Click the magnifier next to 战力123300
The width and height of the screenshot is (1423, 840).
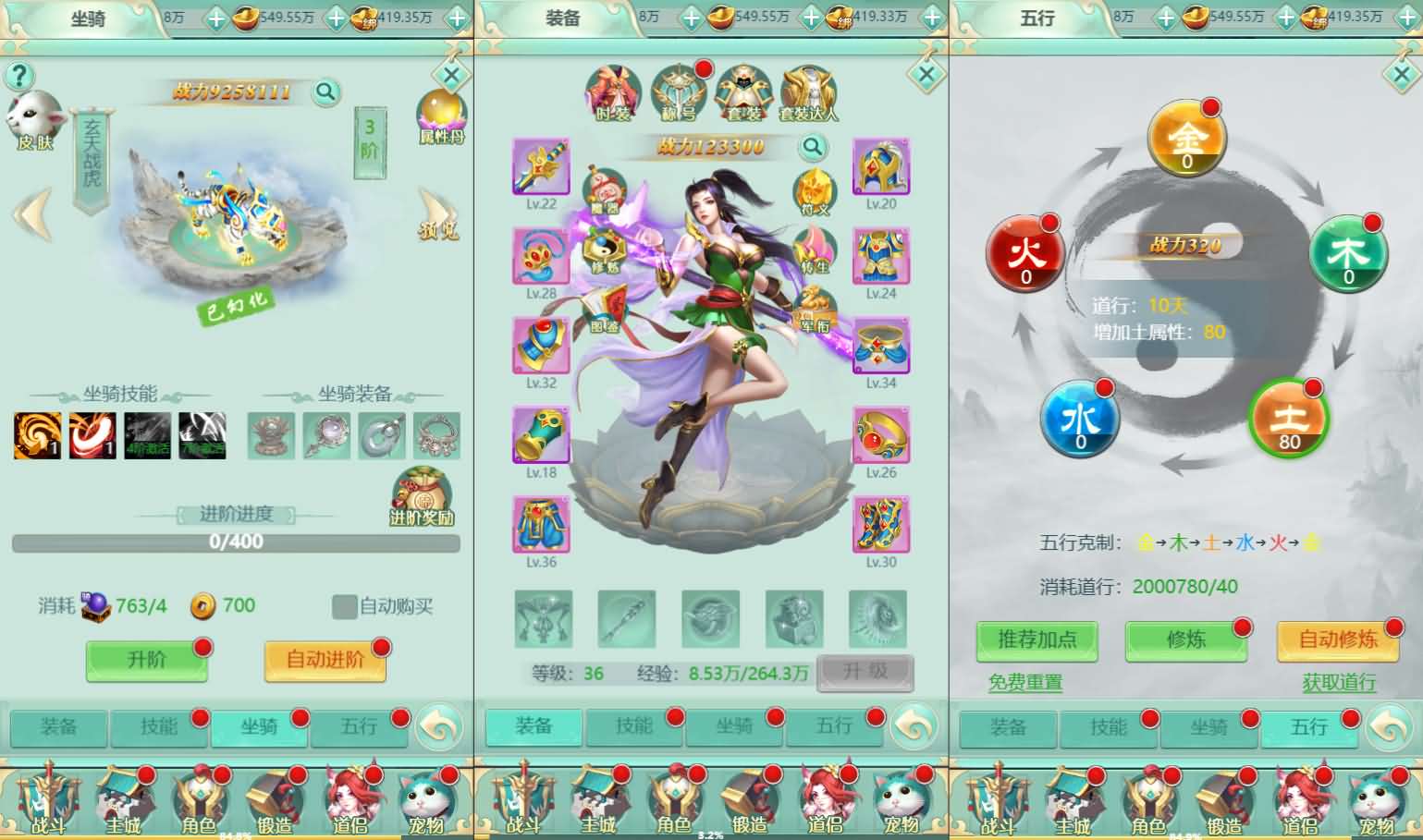pyautogui.click(x=810, y=147)
